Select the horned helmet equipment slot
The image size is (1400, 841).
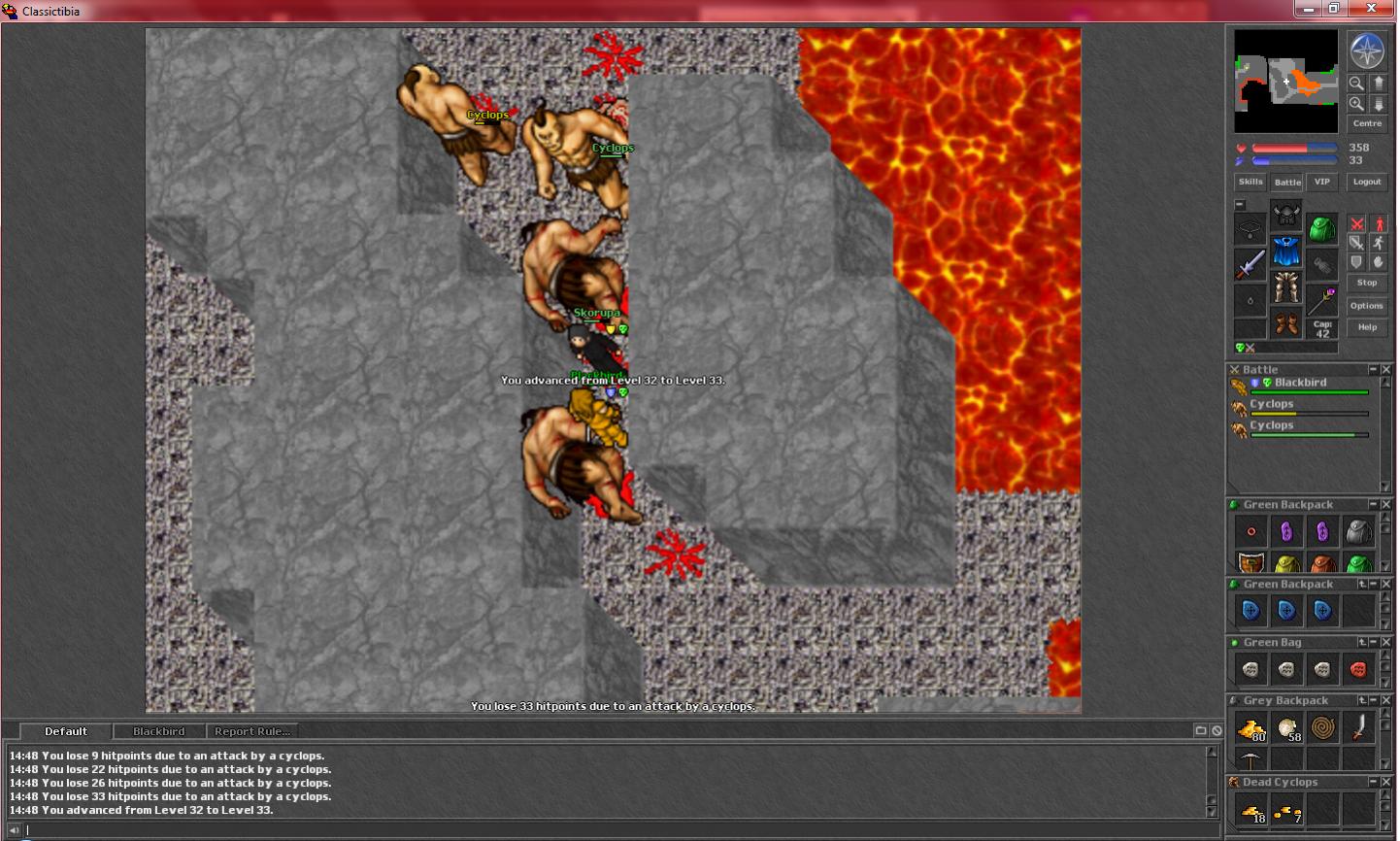[1286, 216]
